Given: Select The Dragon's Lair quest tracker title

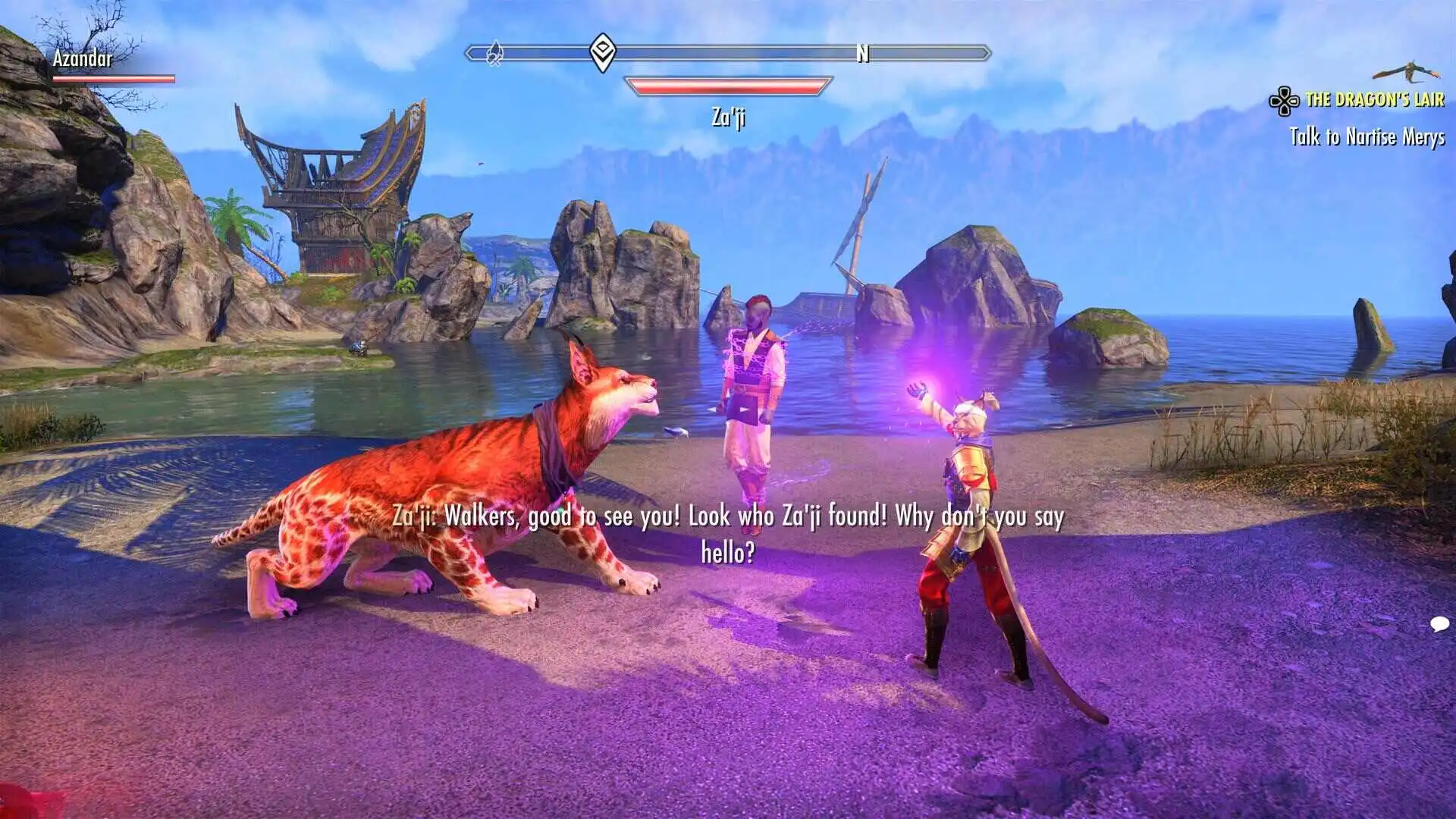Looking at the screenshot, I should [1374, 99].
